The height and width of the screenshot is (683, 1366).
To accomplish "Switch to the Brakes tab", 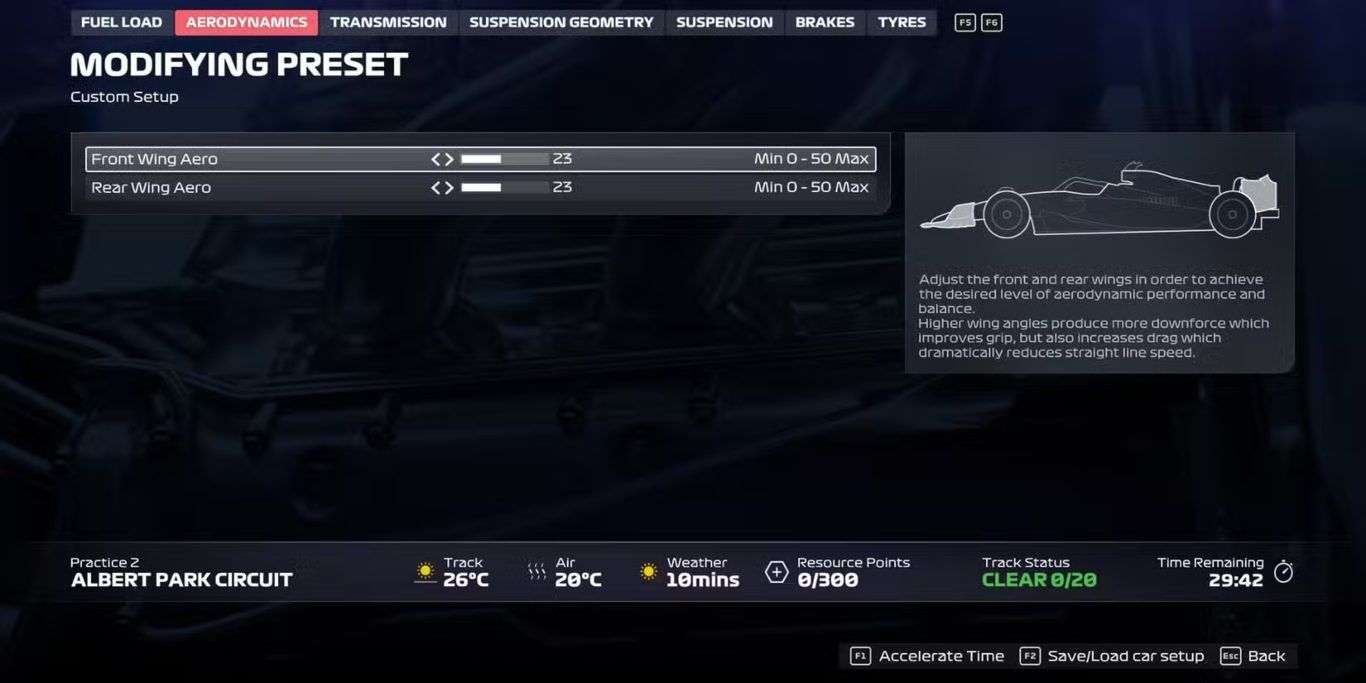I will (x=825, y=22).
